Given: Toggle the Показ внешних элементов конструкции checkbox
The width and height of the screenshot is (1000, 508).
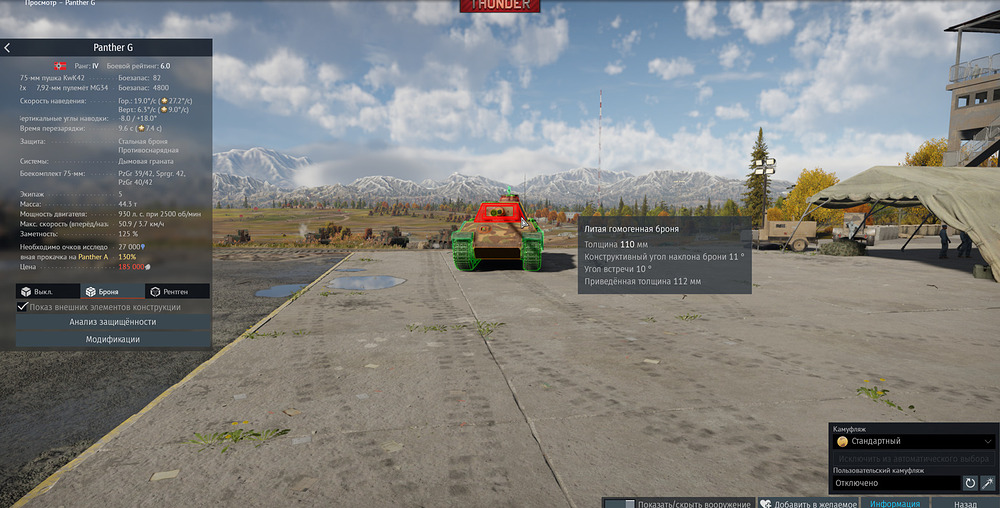Looking at the screenshot, I should pos(23,307).
